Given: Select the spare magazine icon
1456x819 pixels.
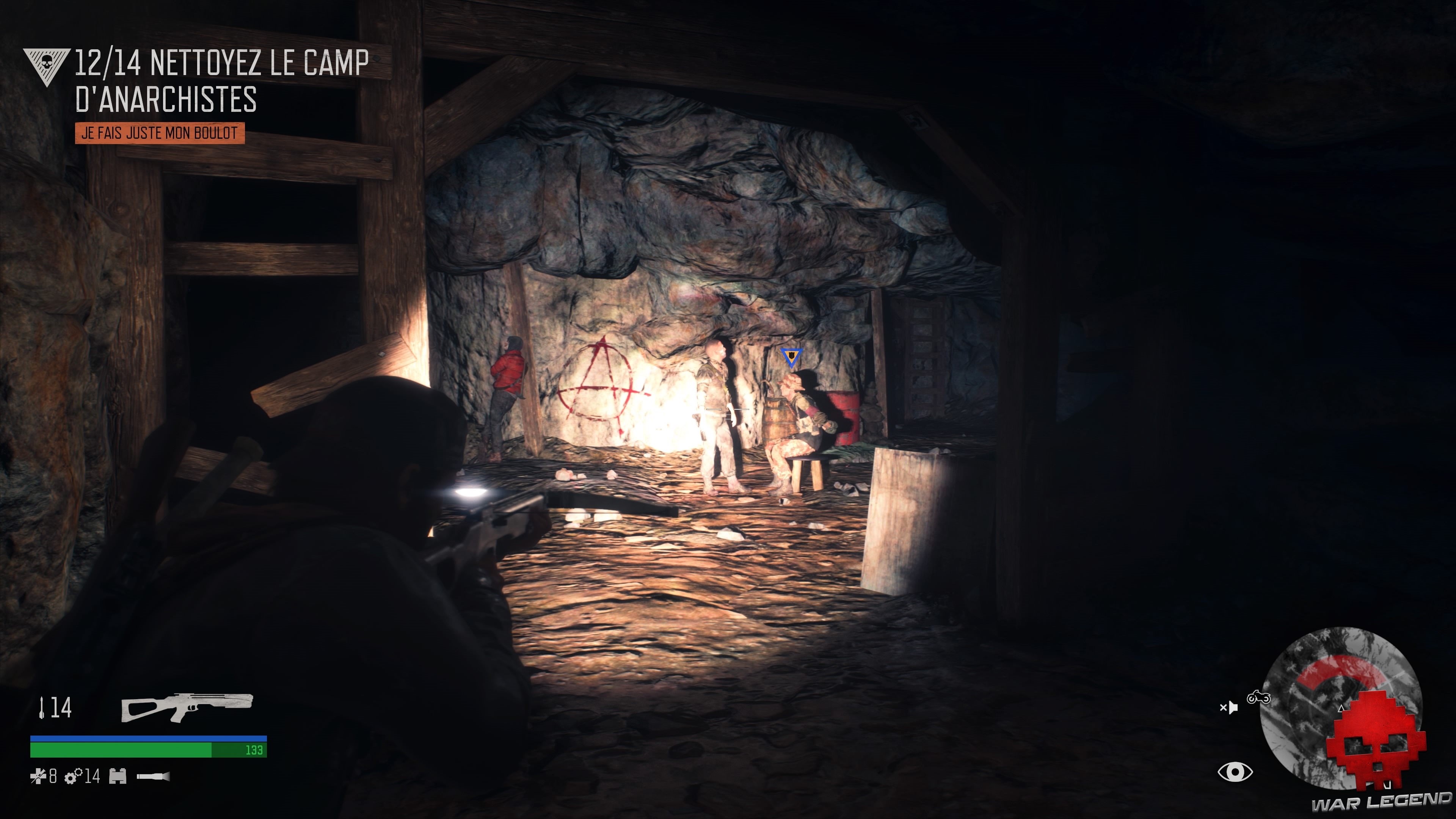Looking at the screenshot, I should (x=118, y=777).
